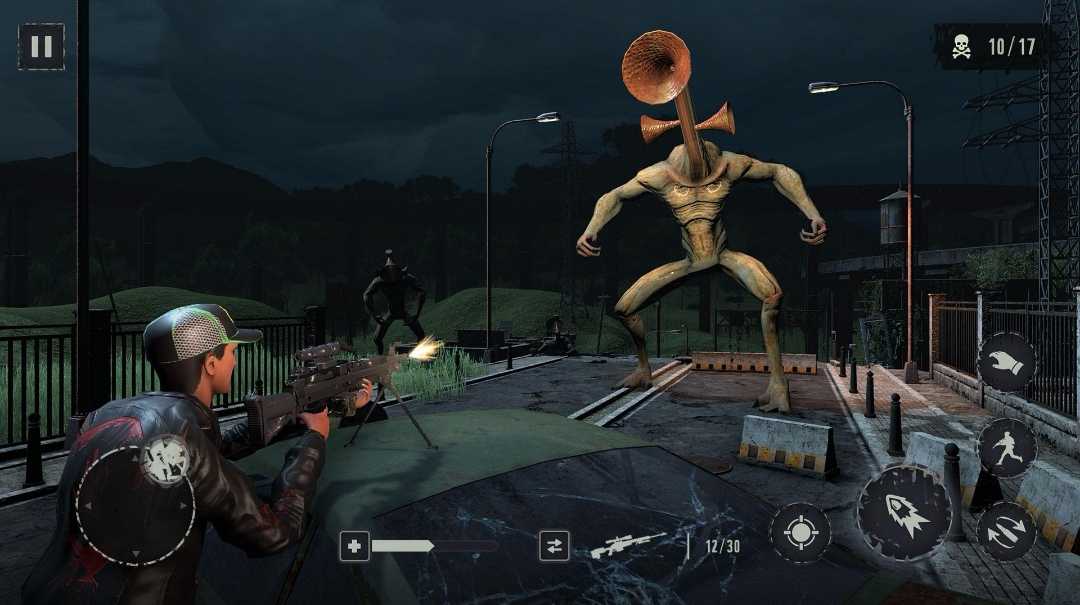Tap the reload bullet arrows button
Image resolution: width=1080 pixels, height=605 pixels.
1005,531
